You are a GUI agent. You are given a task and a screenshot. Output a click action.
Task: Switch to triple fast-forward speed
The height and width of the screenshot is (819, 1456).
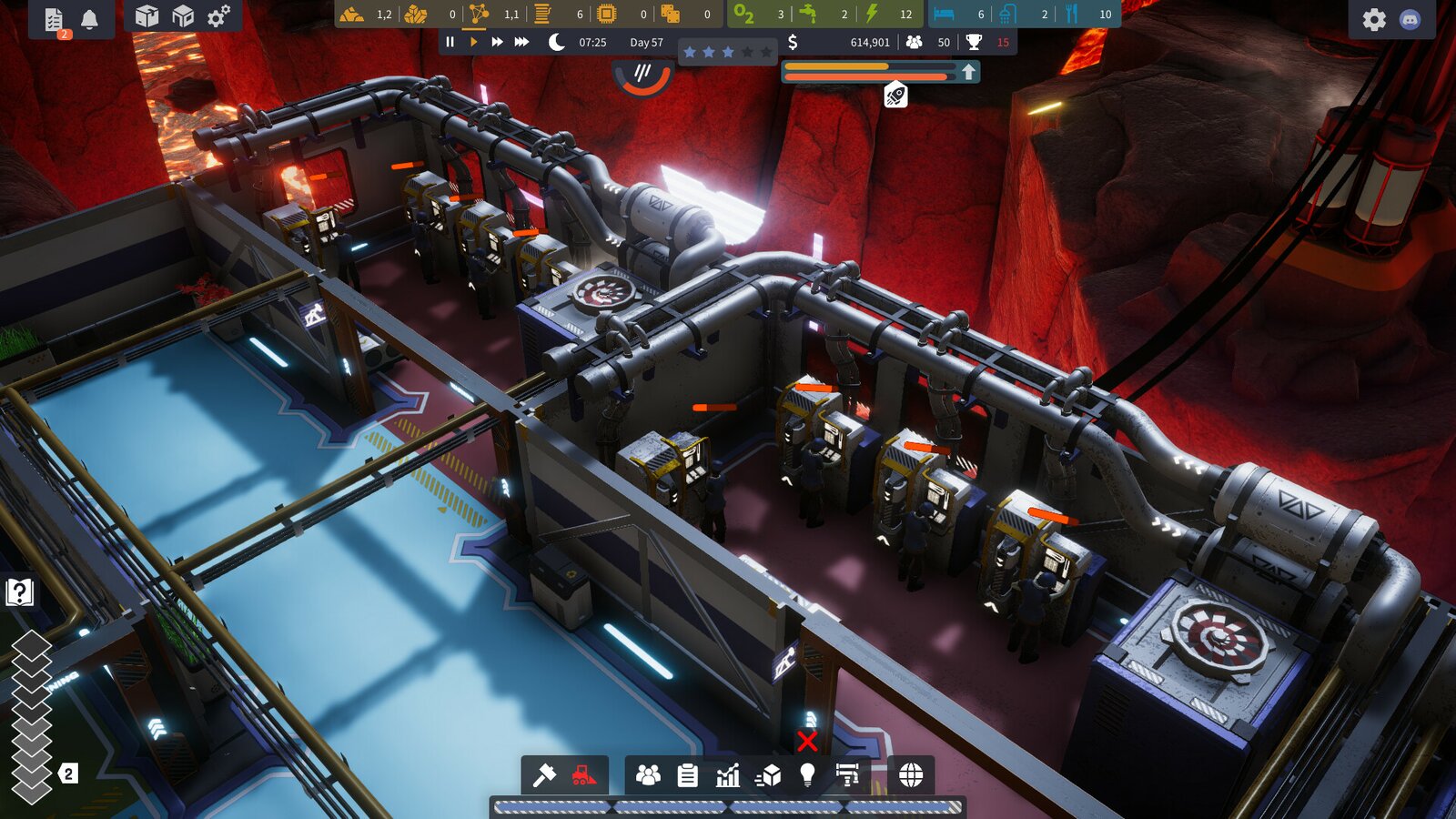(521, 42)
